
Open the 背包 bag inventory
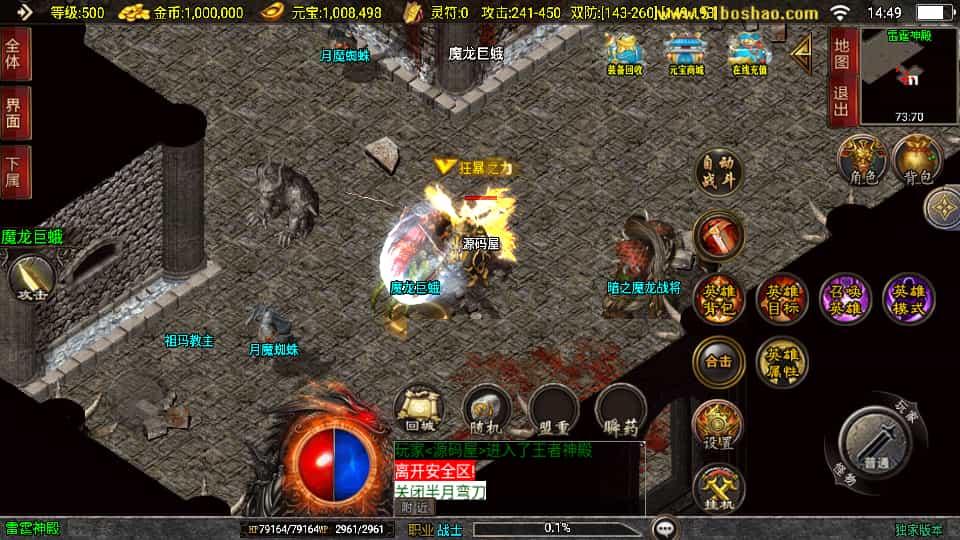[x=918, y=160]
